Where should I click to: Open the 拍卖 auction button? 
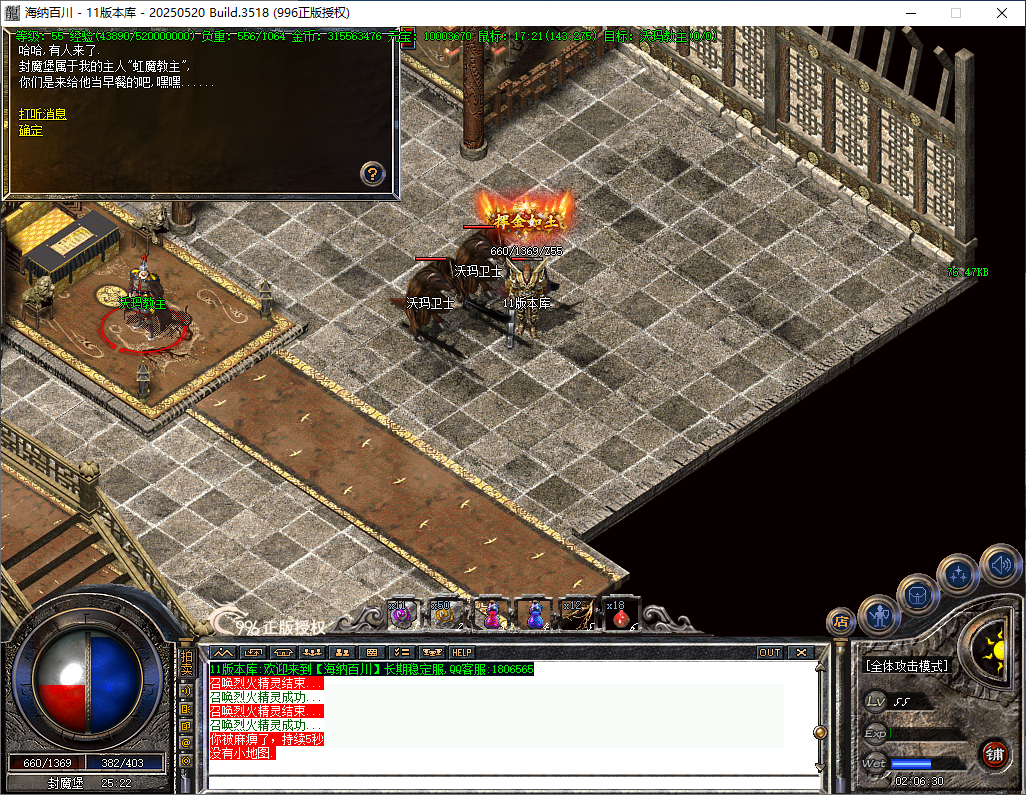point(186,664)
